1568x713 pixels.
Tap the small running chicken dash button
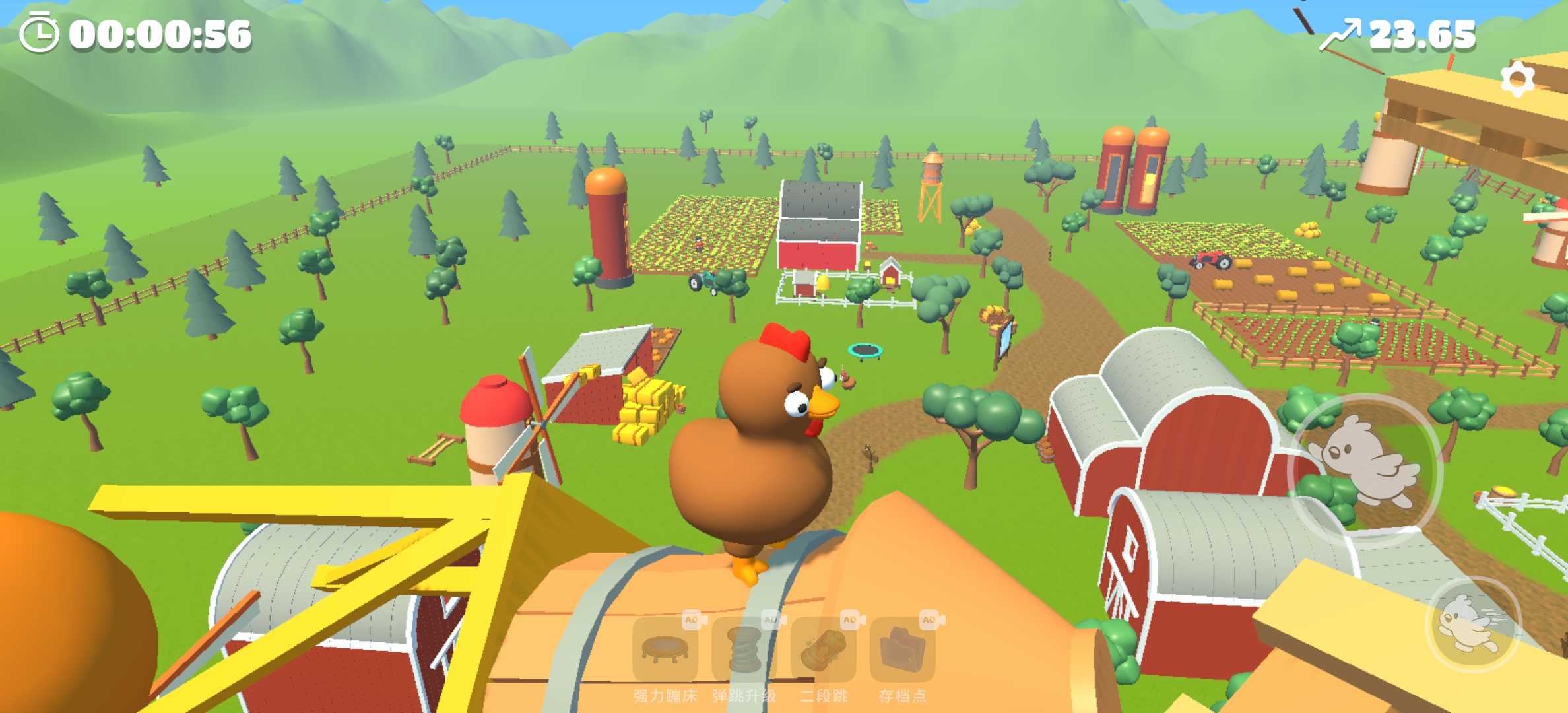1472,625
